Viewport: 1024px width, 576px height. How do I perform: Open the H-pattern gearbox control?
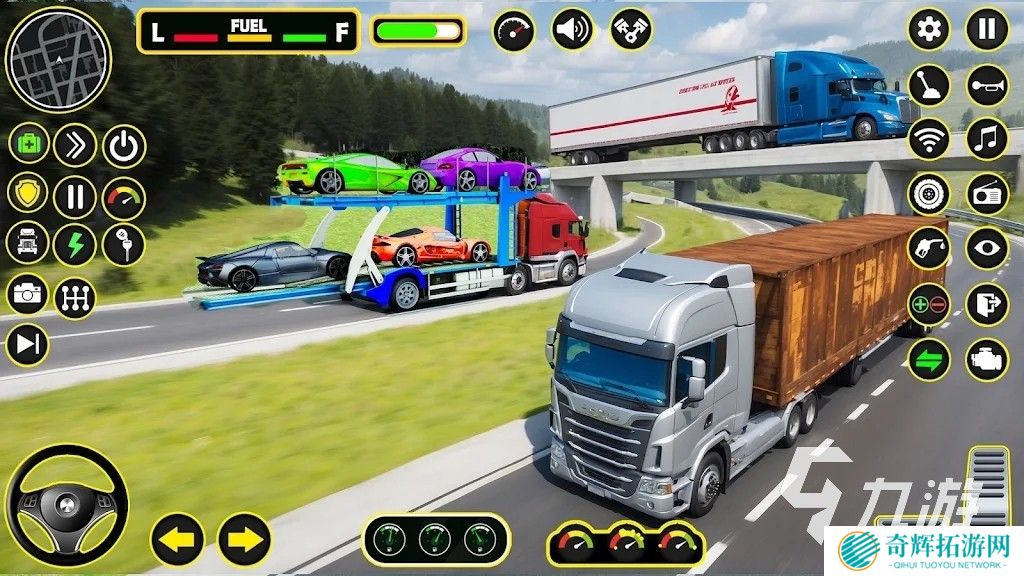coord(75,297)
